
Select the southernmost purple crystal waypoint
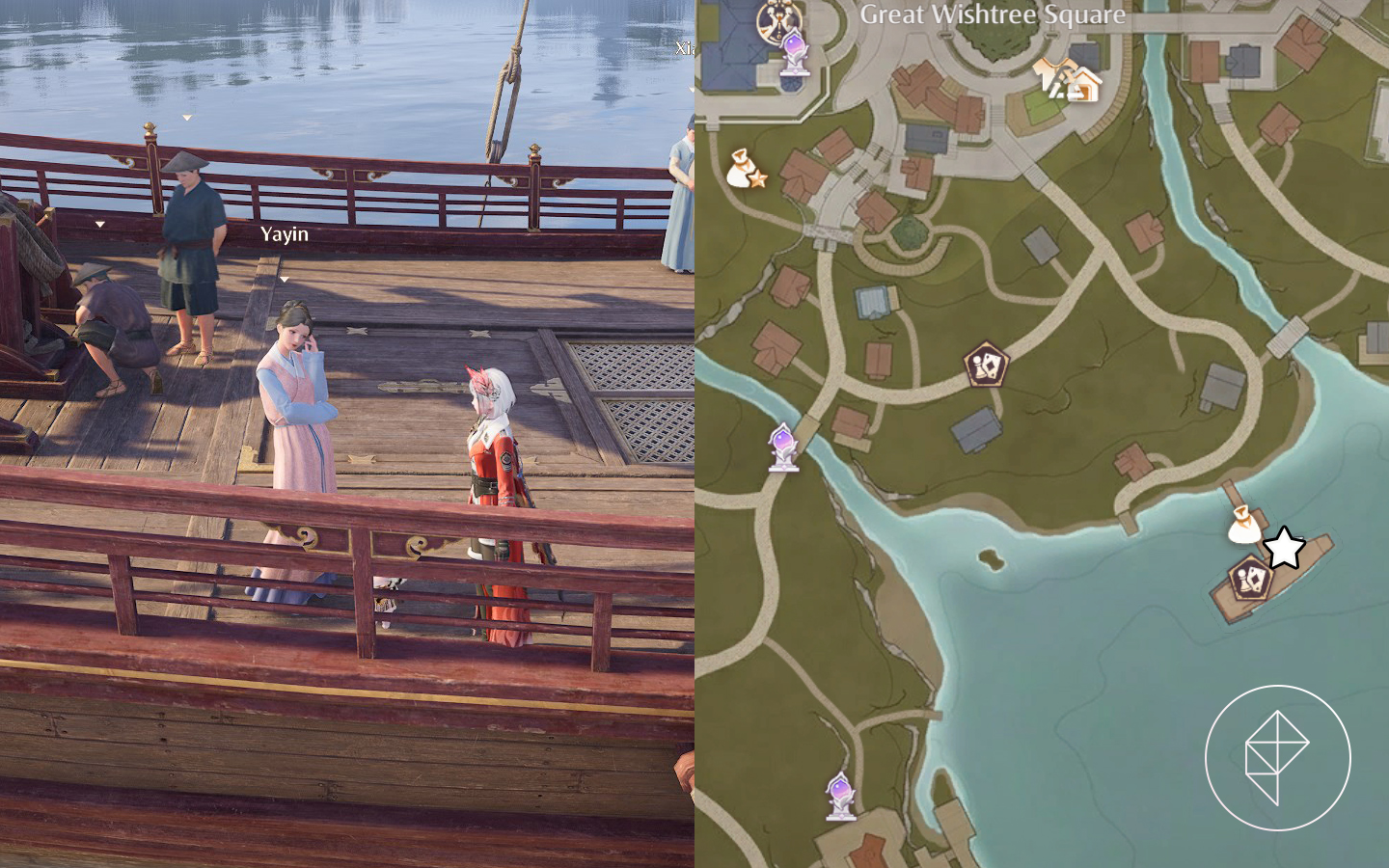pyautogui.click(x=840, y=797)
